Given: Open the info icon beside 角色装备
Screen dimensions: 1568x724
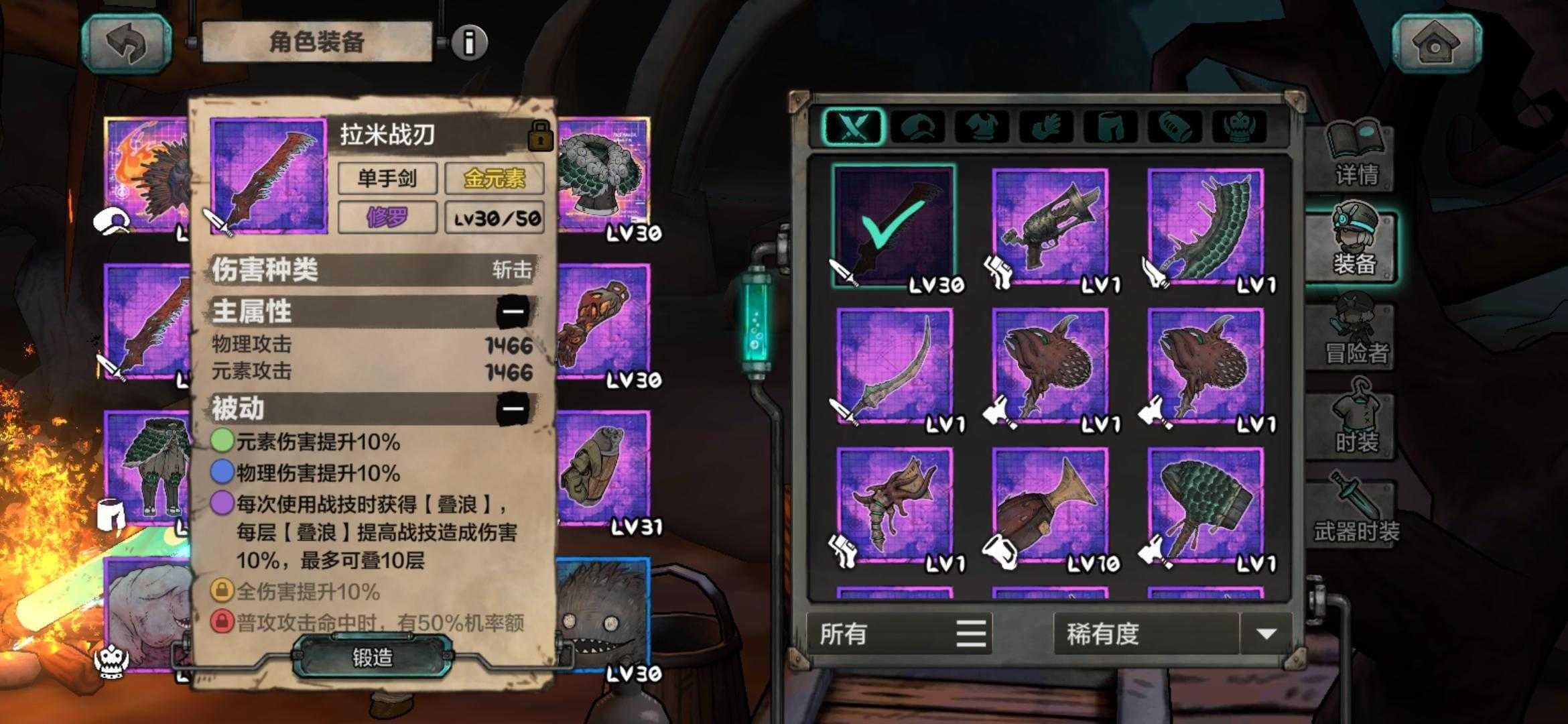Looking at the screenshot, I should 469,43.
